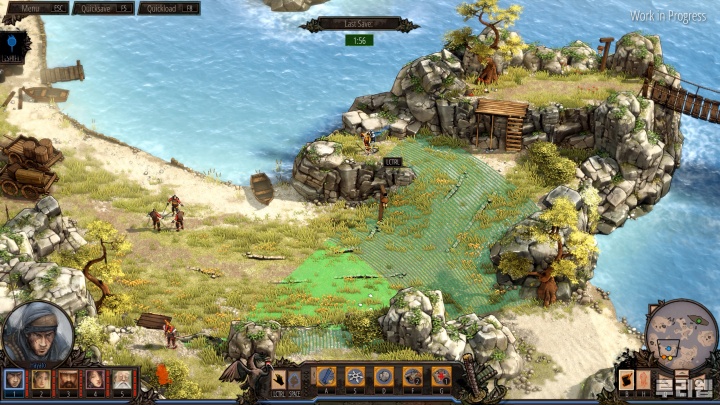Select the hooded ninja character portrait slot 1

pos(14,379)
